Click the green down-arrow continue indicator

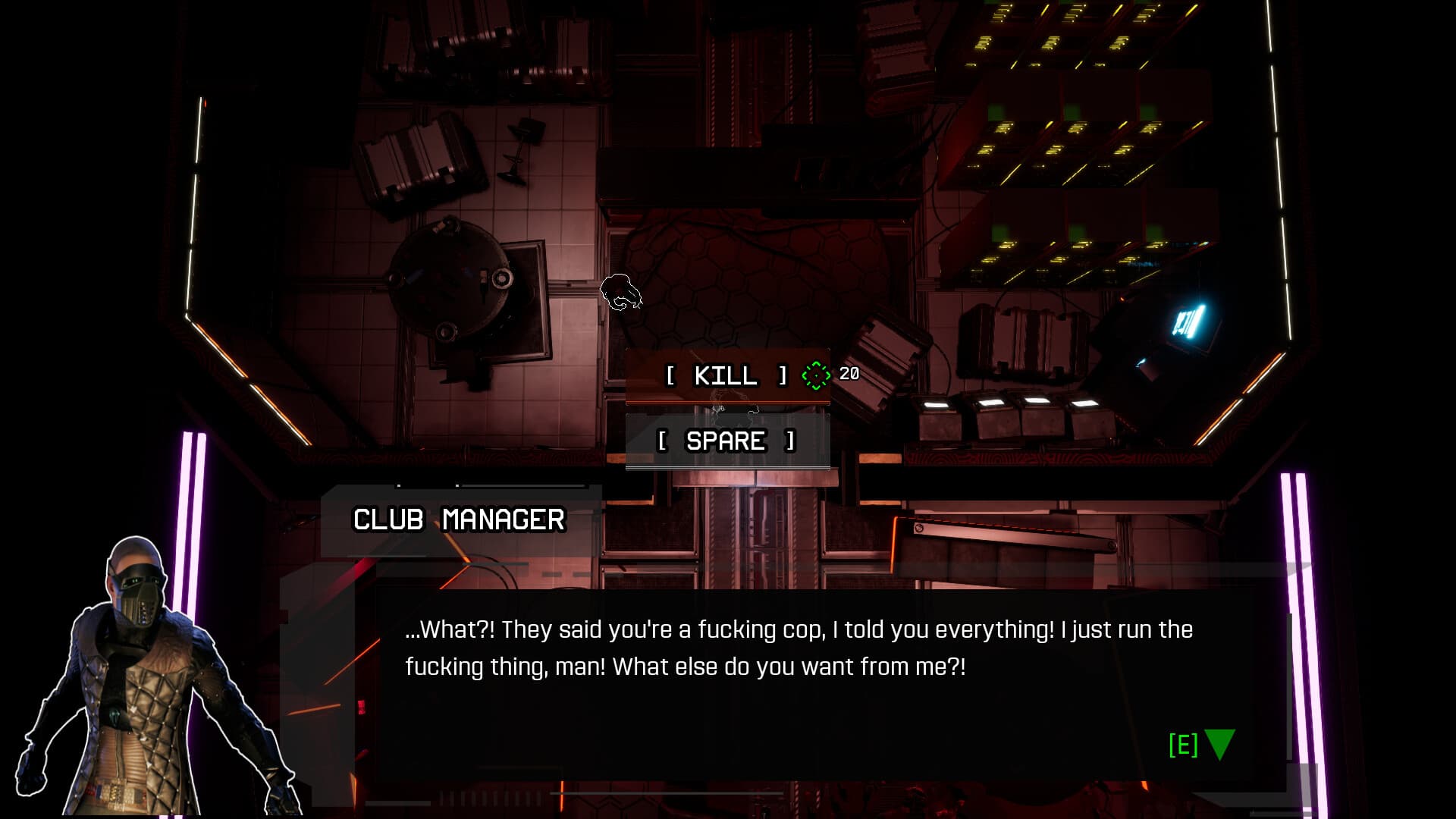pos(1217,745)
